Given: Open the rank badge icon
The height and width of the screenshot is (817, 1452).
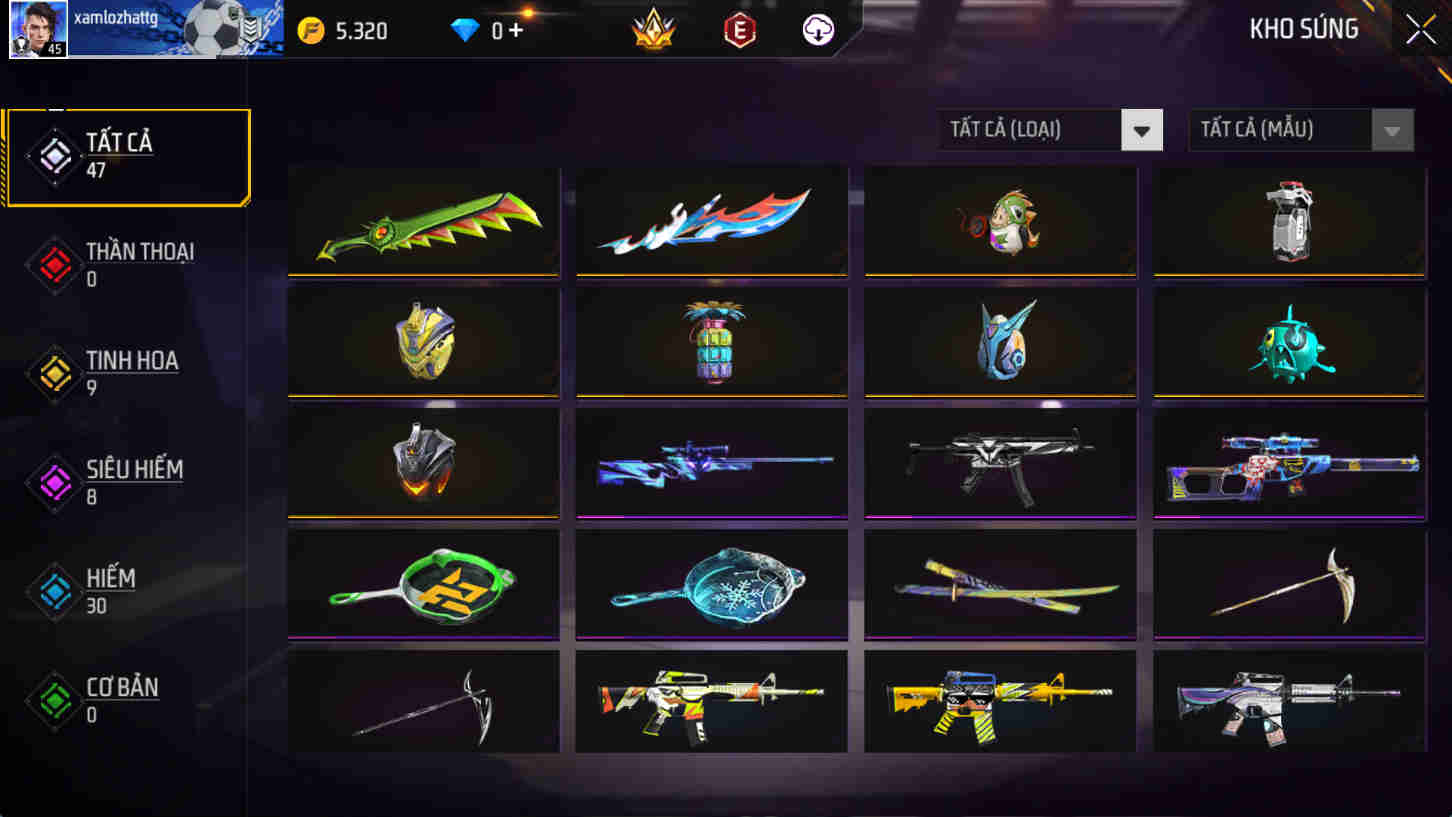Looking at the screenshot, I should pos(652,31).
